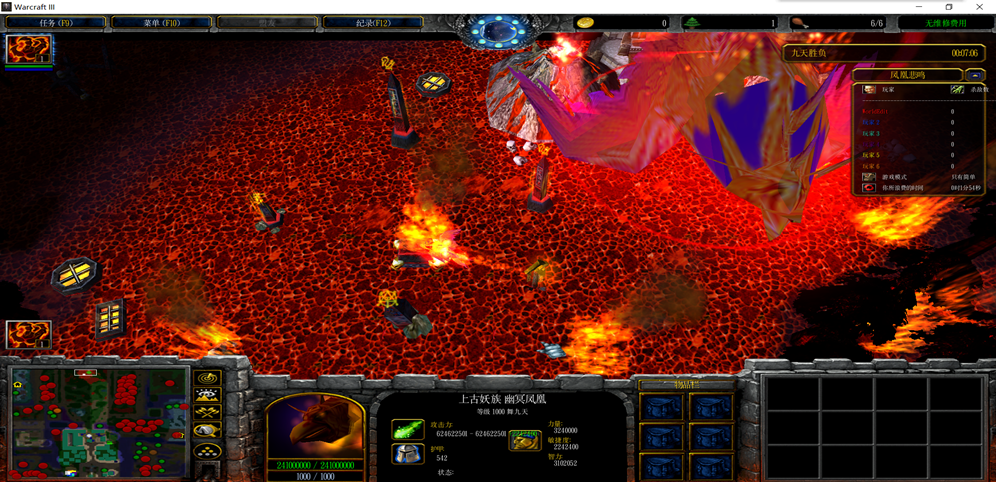Screen dimensions: 996x482
Task: Select the hero portrait icon at top left
Action: 28,49
